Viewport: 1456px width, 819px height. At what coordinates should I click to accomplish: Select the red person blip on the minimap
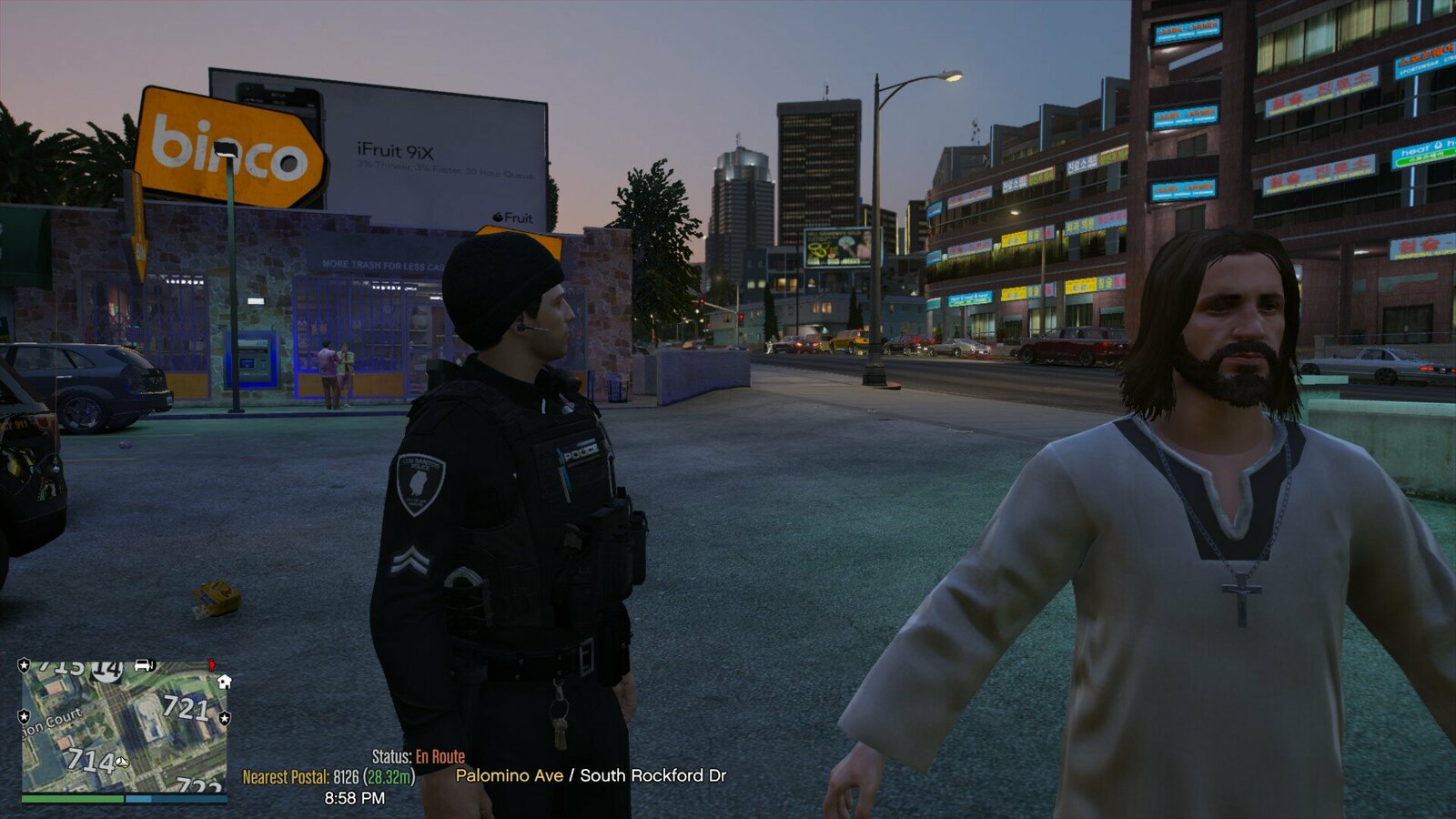point(212,665)
